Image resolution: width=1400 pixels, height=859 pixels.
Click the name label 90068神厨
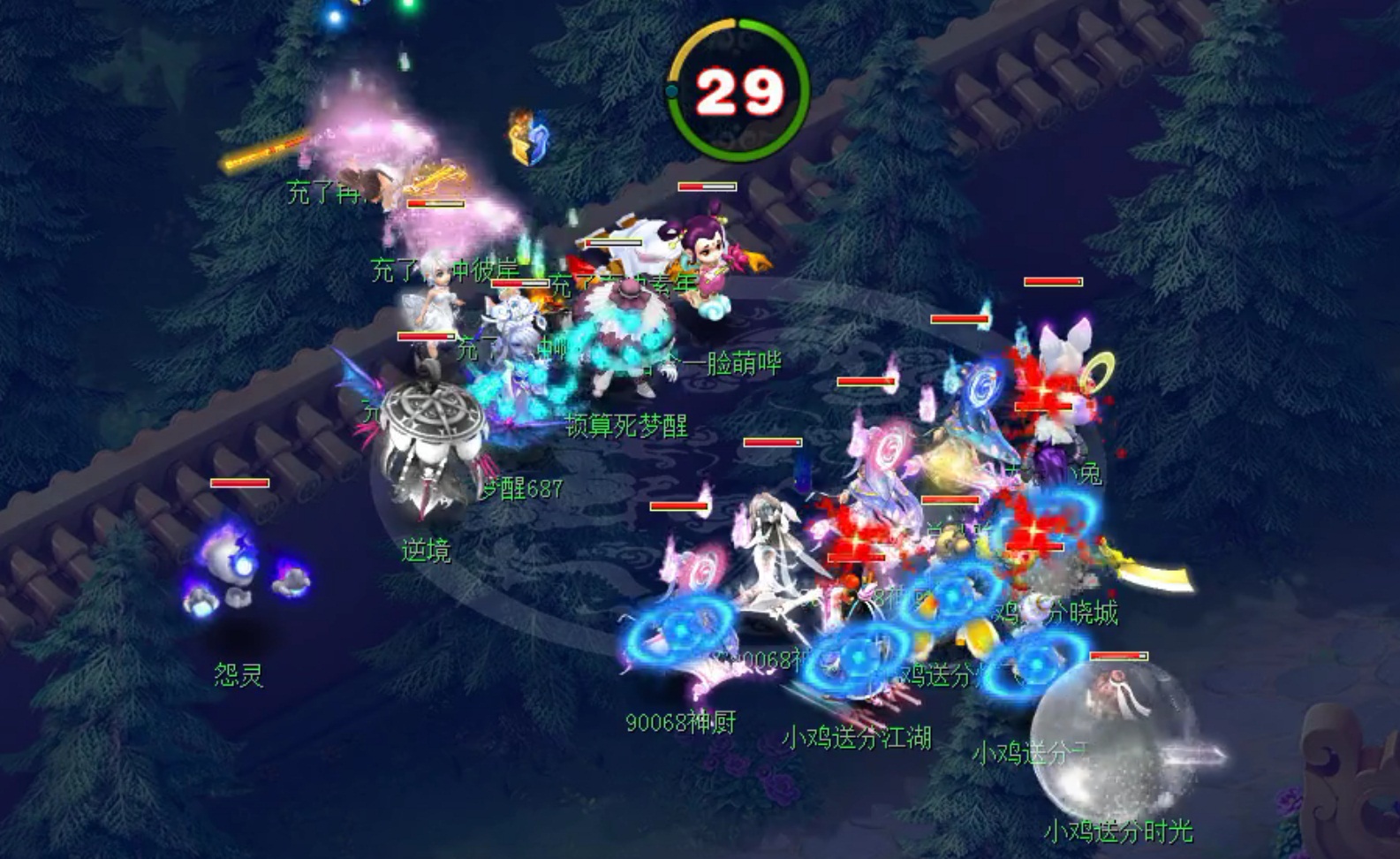pos(680,720)
